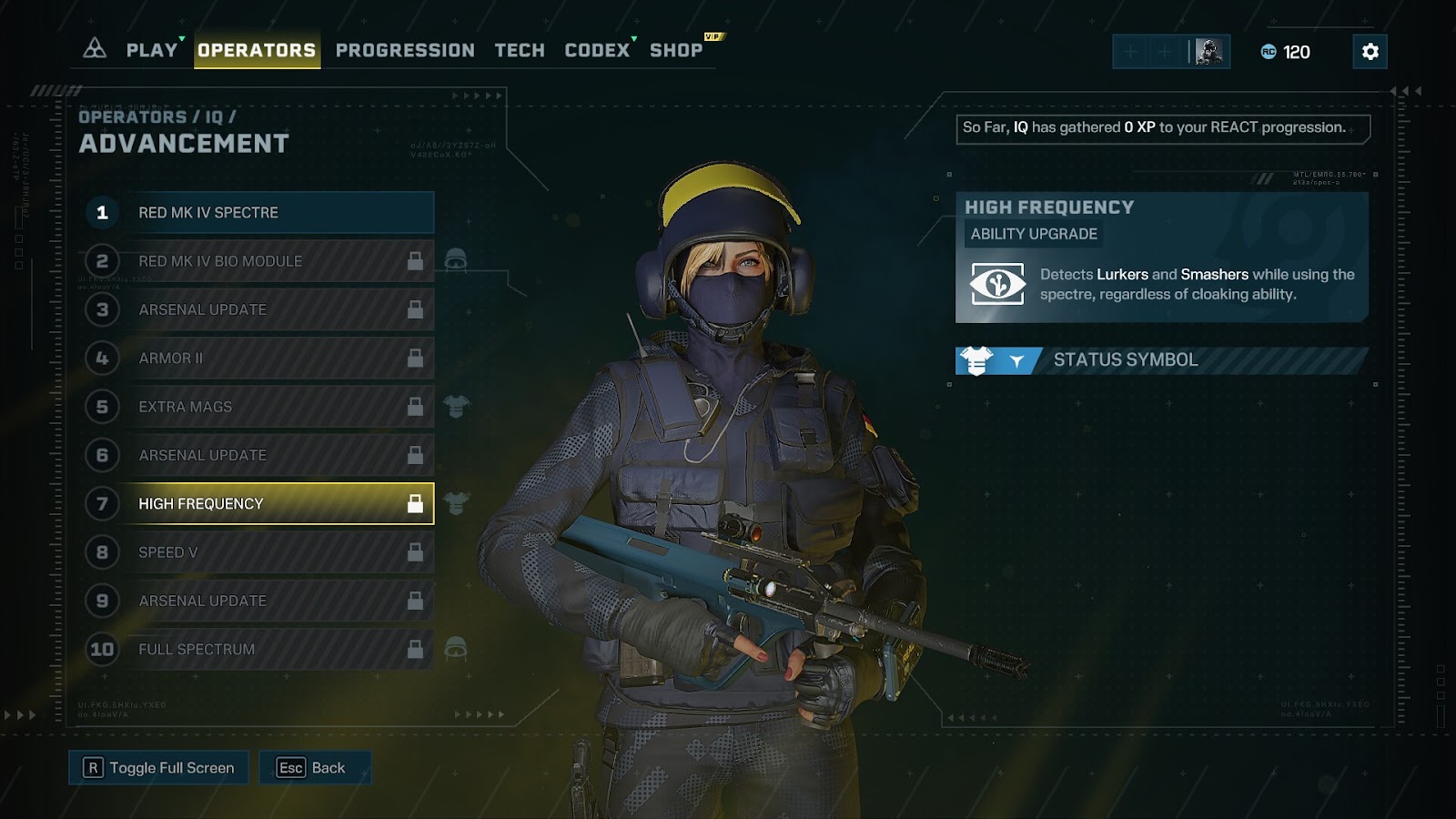Open the Tech tab
The image size is (1456, 819).
pyautogui.click(x=520, y=50)
